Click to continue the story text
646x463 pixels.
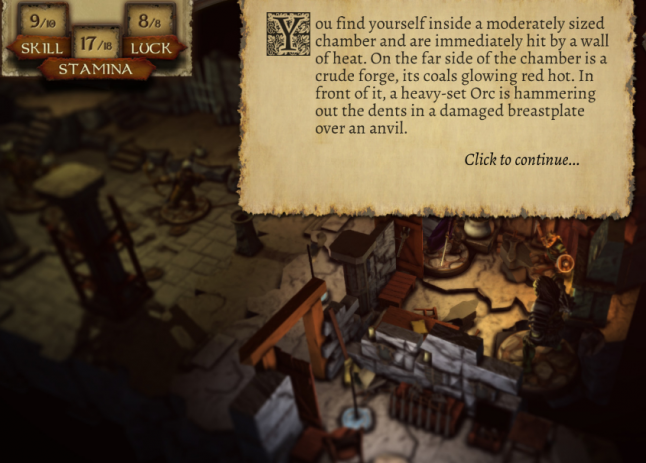521,160
